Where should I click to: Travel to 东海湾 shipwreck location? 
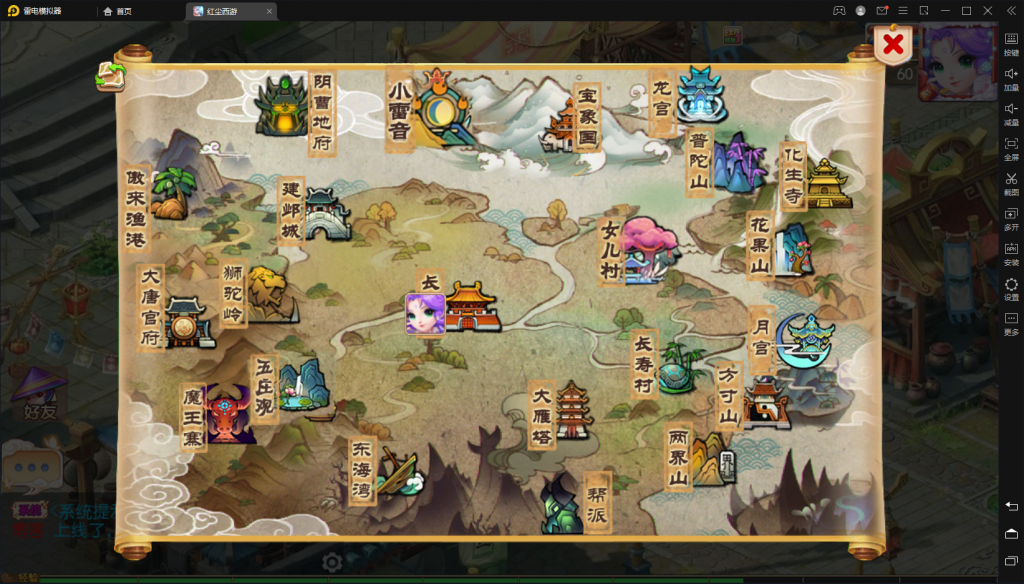click(x=400, y=473)
